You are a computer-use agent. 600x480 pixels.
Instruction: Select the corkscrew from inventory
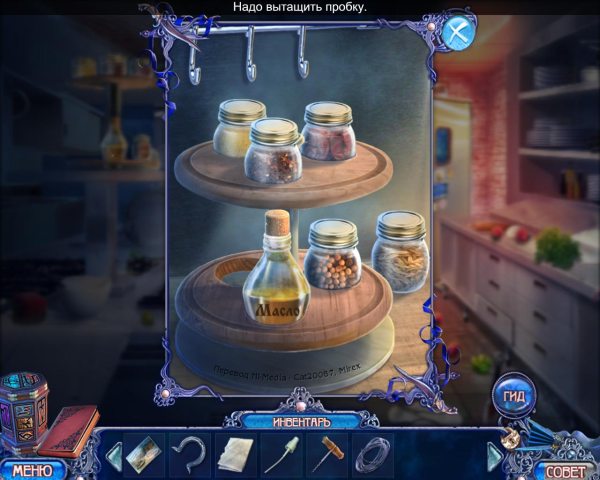coord(328,454)
